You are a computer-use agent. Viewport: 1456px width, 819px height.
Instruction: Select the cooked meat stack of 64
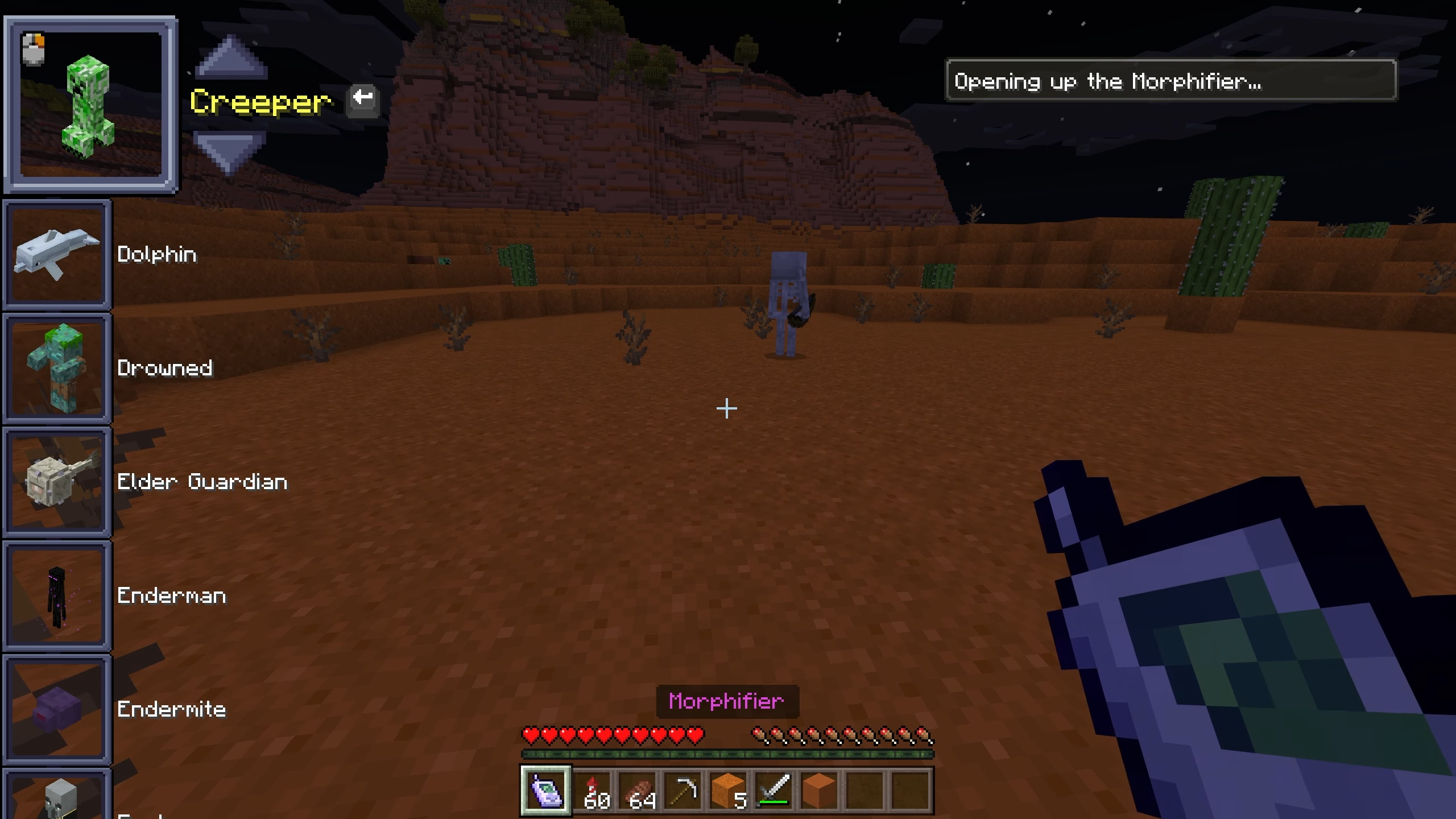click(x=637, y=791)
